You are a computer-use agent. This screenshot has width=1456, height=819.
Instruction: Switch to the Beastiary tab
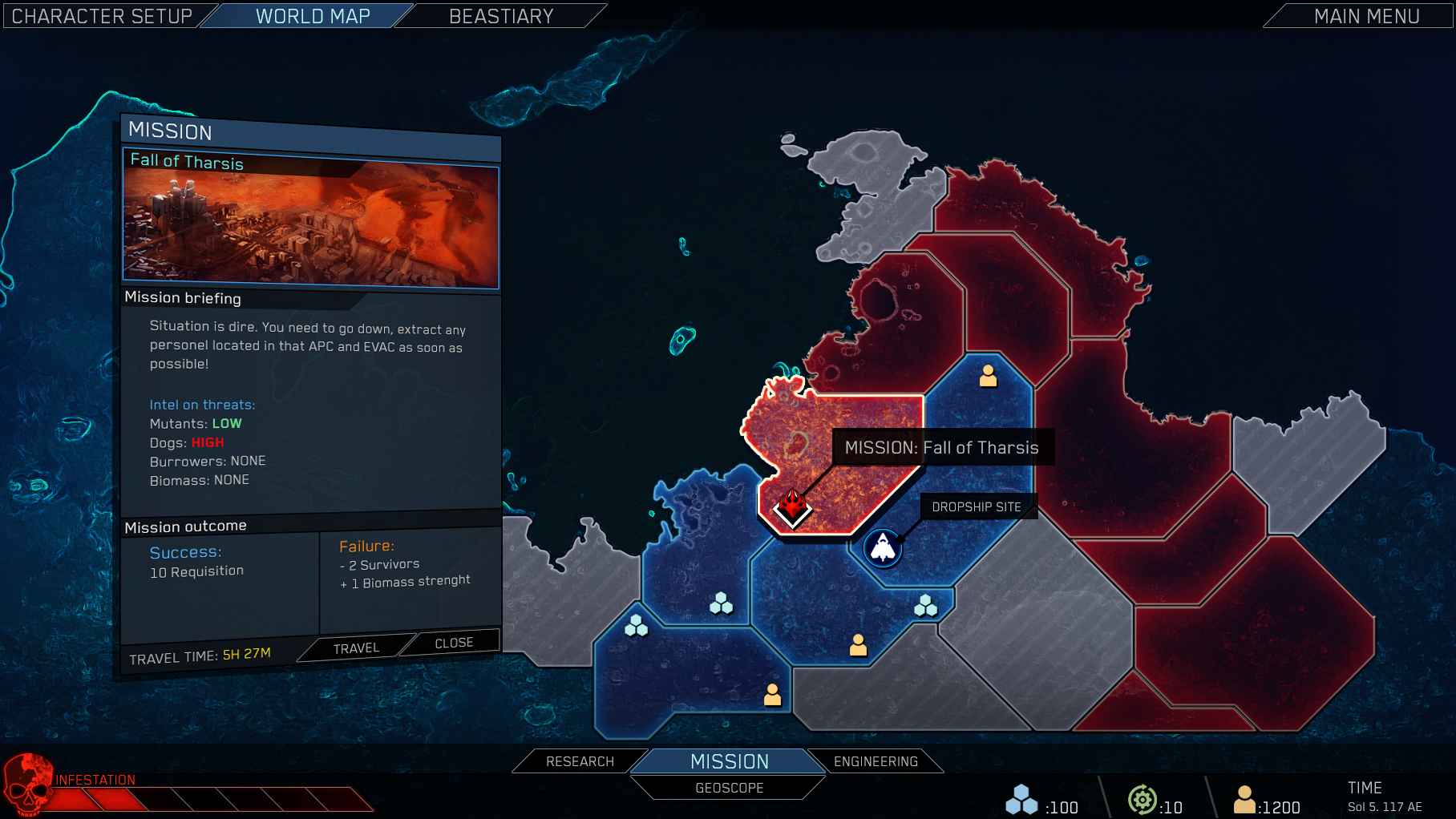tap(501, 15)
